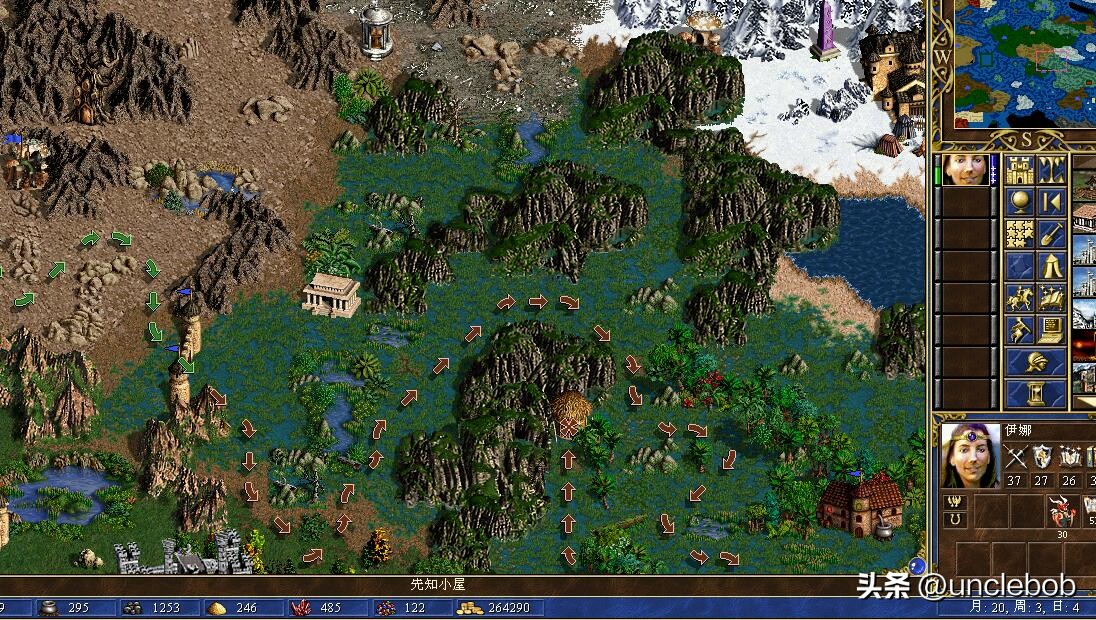The image size is (1096, 620).
Task: Open system options with the computer button
Action: 1051,330
